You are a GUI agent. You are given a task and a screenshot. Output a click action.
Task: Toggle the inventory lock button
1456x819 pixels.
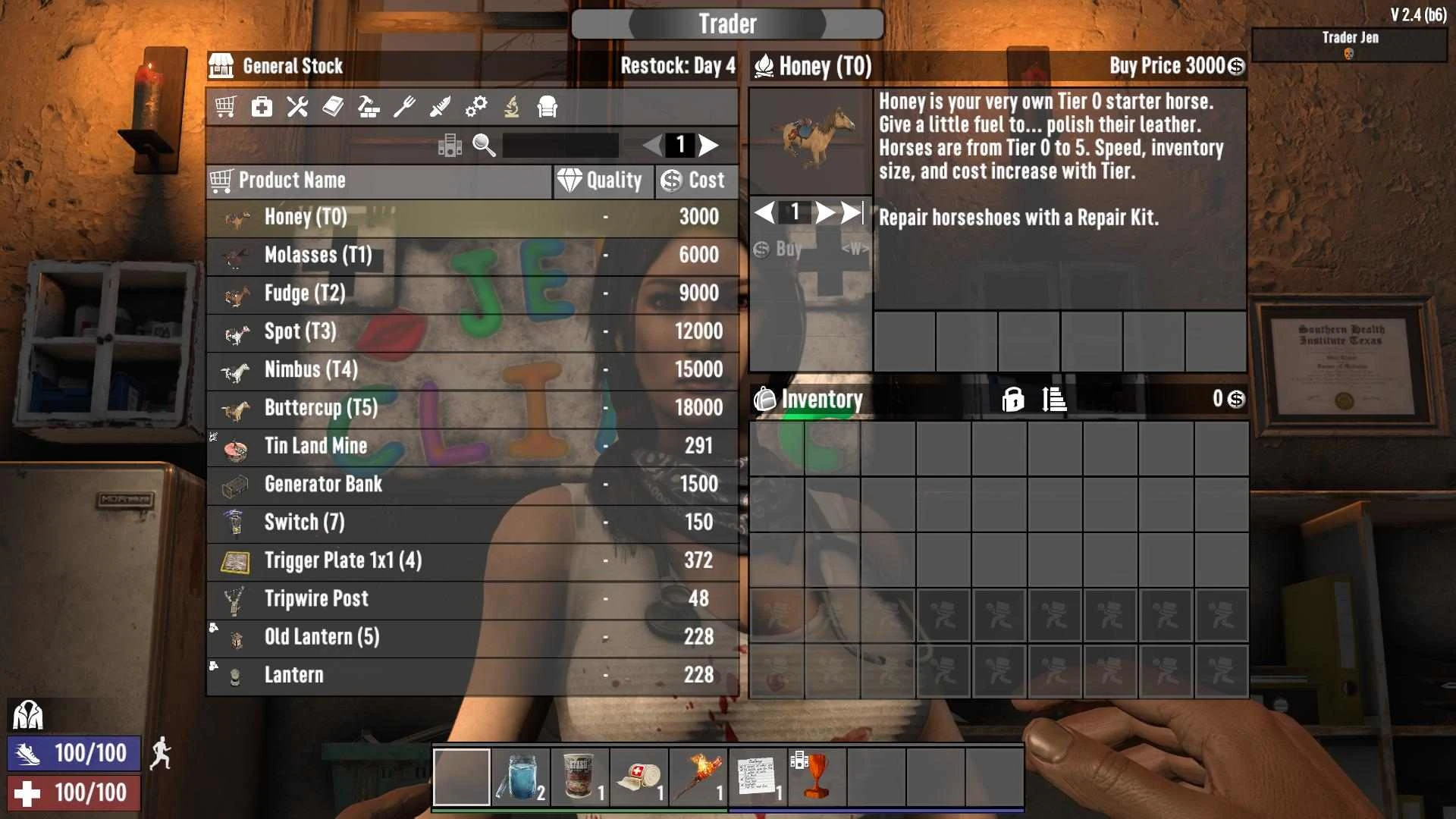pyautogui.click(x=1012, y=399)
